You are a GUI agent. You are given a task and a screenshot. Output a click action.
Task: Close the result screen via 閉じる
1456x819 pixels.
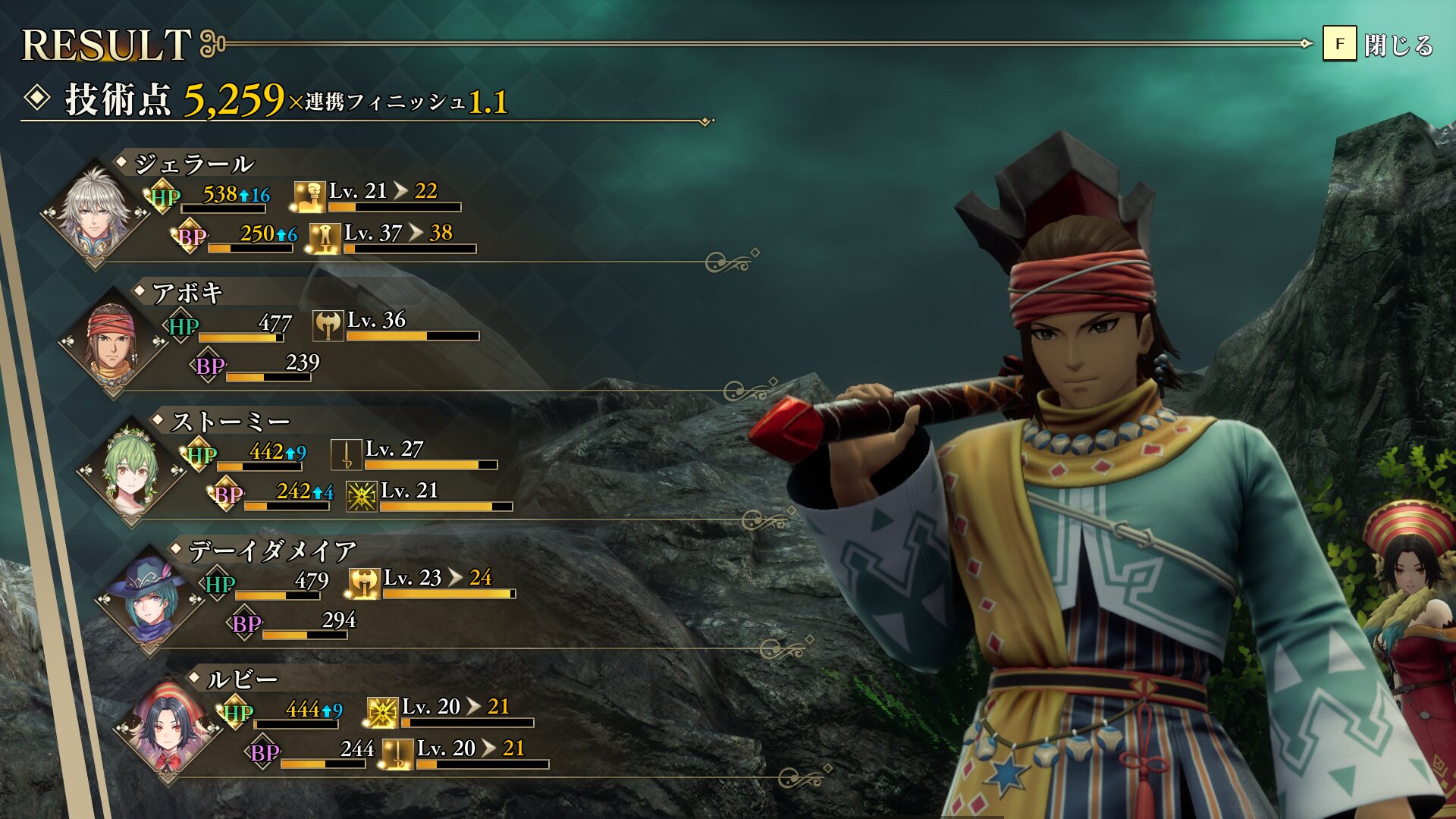click(x=1377, y=45)
